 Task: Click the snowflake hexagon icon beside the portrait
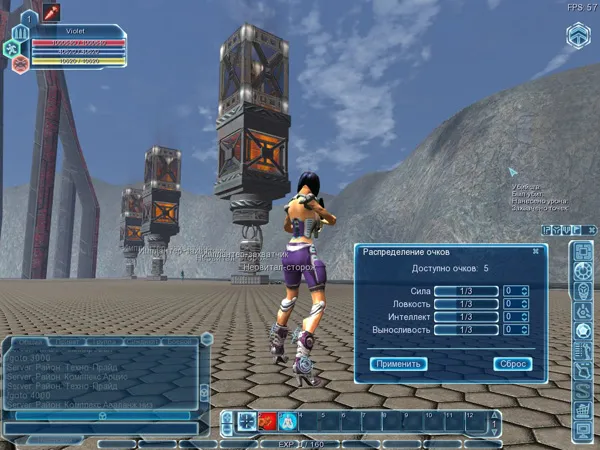coord(11,48)
